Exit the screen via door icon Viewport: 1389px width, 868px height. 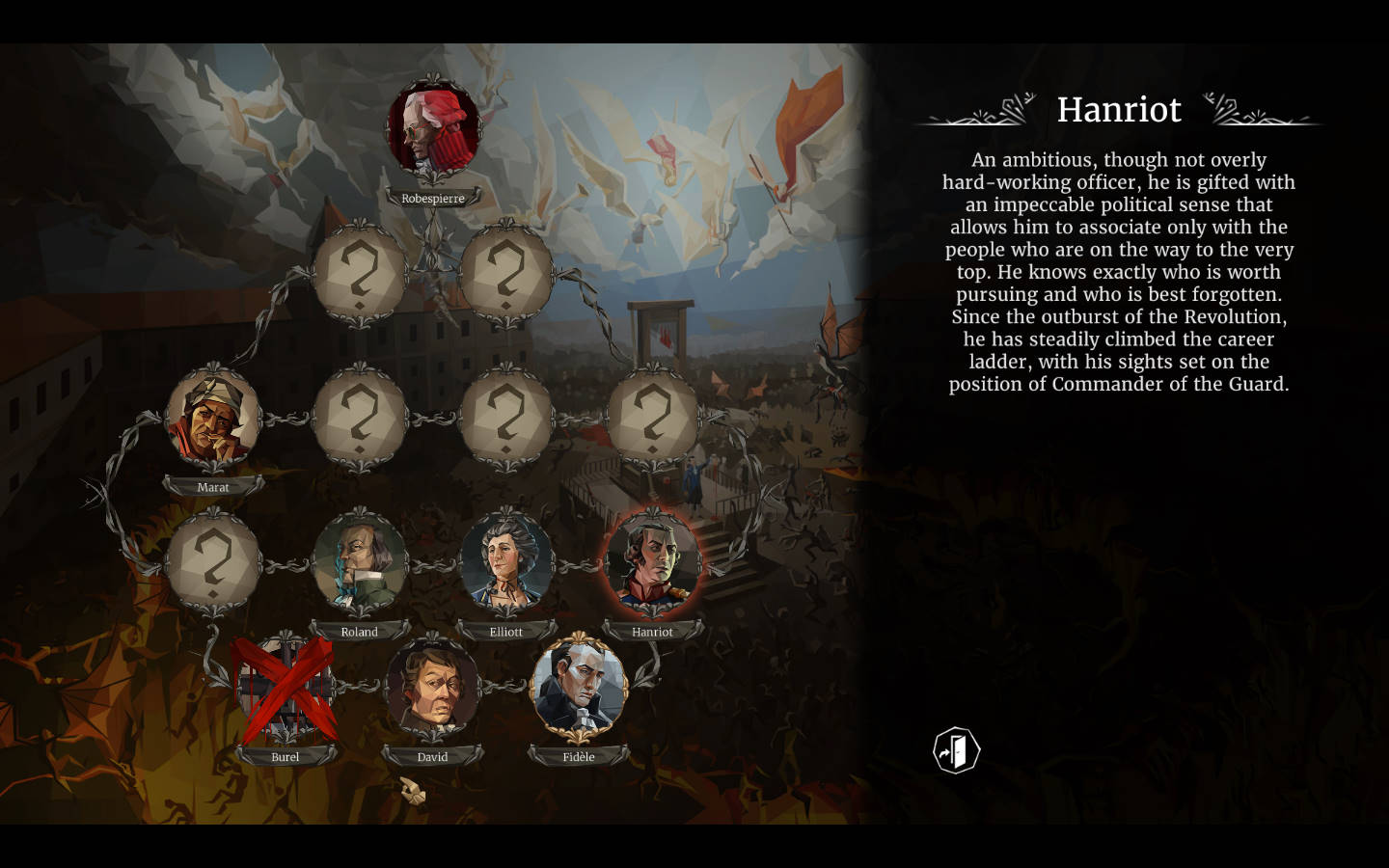click(956, 750)
